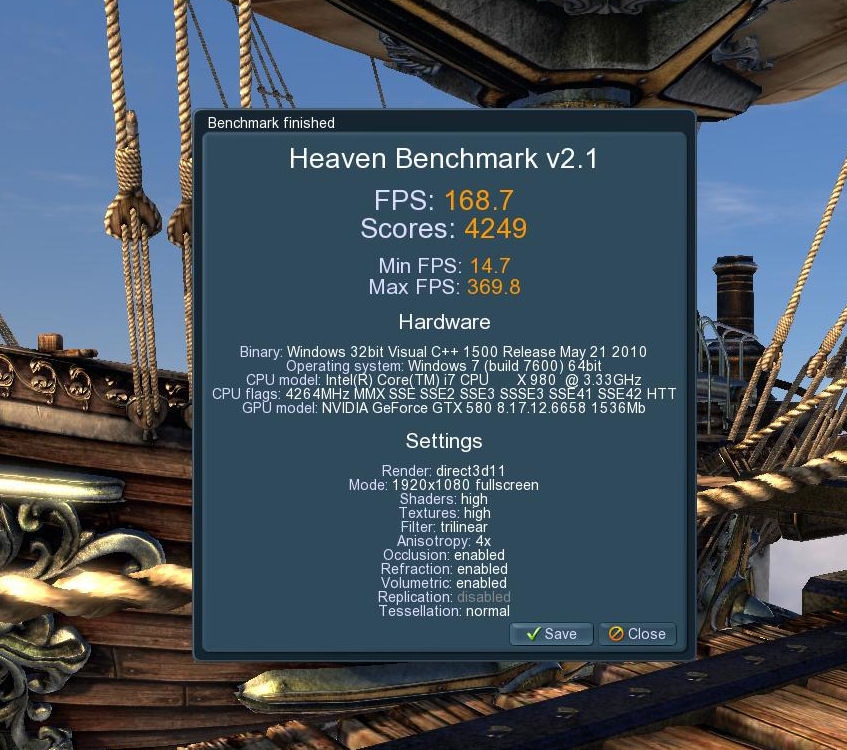This screenshot has height=750, width=847.
Task: Close the Benchmark finished dialog
Action: 637,634
